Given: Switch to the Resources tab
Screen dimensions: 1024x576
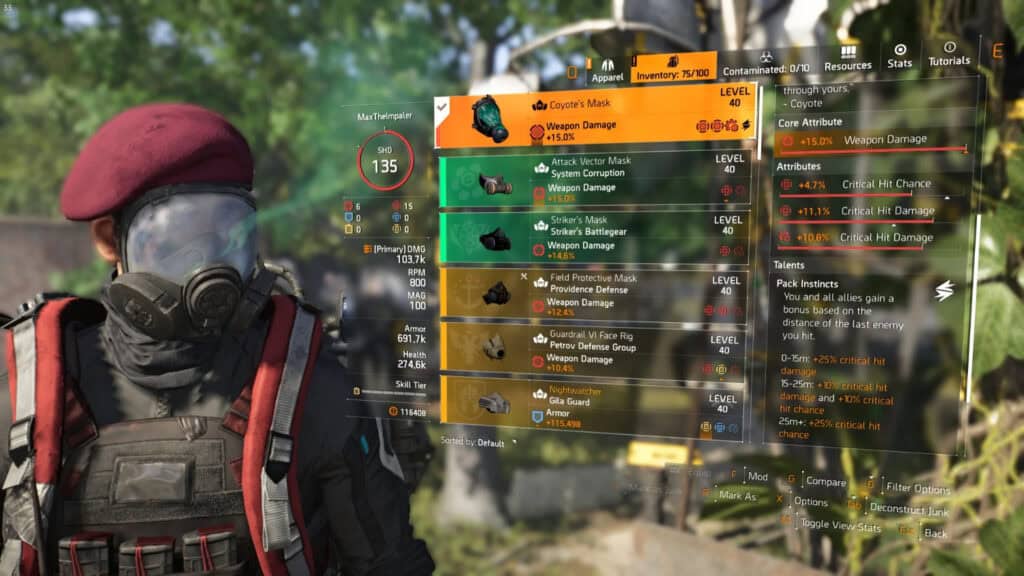Looking at the screenshot, I should pos(848,58).
